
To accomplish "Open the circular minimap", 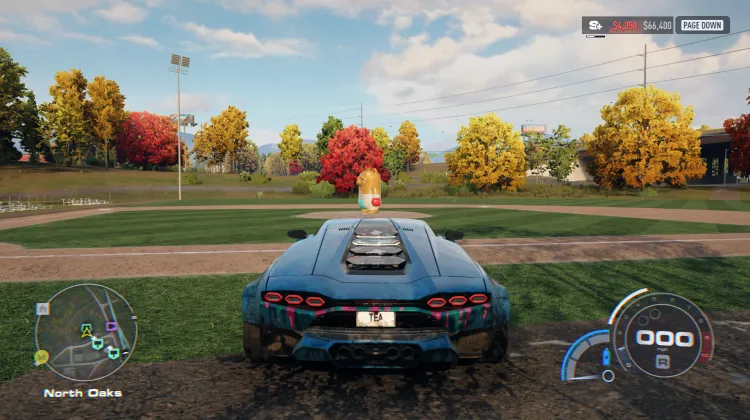I will click(x=85, y=332).
